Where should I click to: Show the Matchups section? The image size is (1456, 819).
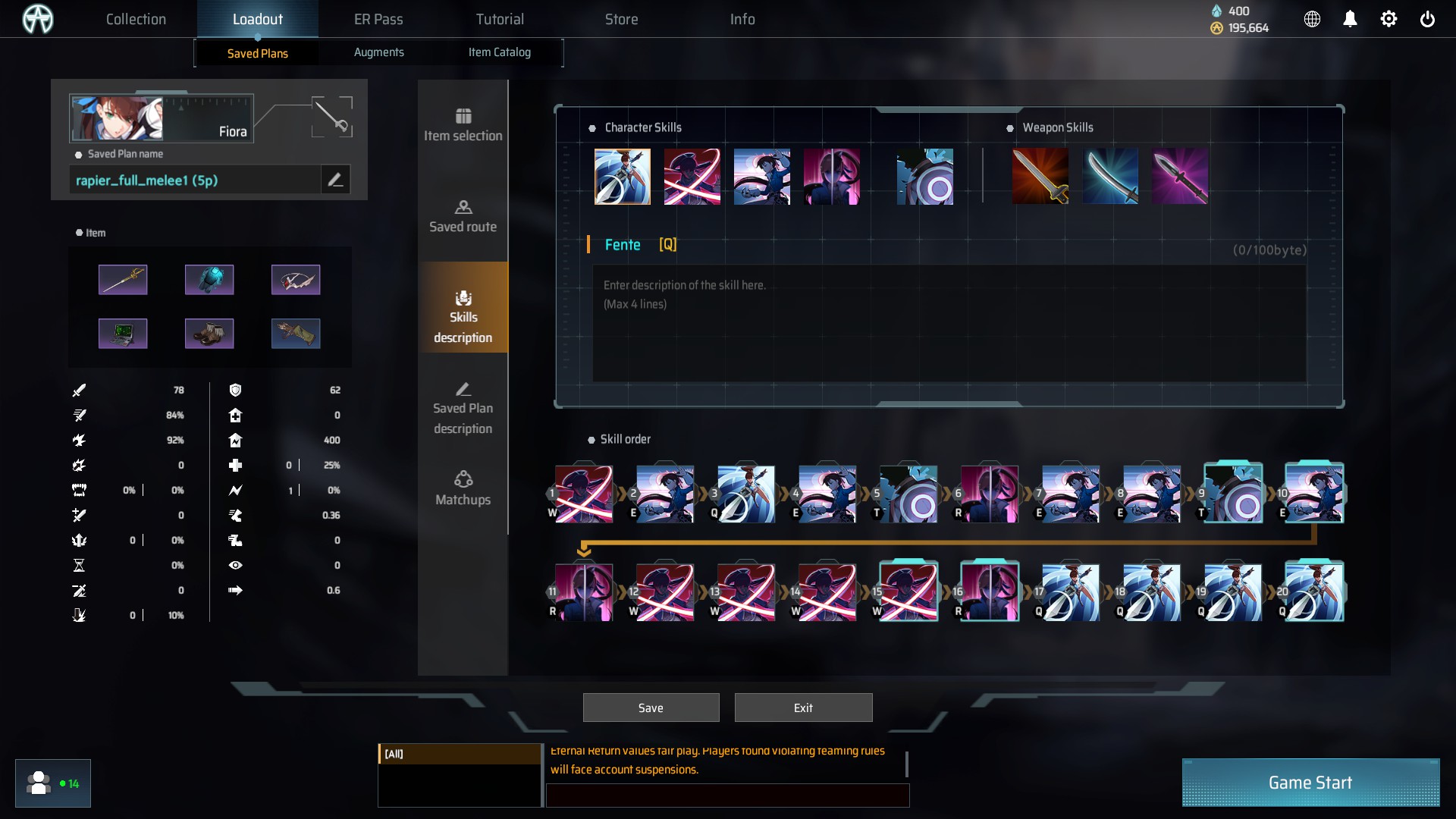click(463, 489)
